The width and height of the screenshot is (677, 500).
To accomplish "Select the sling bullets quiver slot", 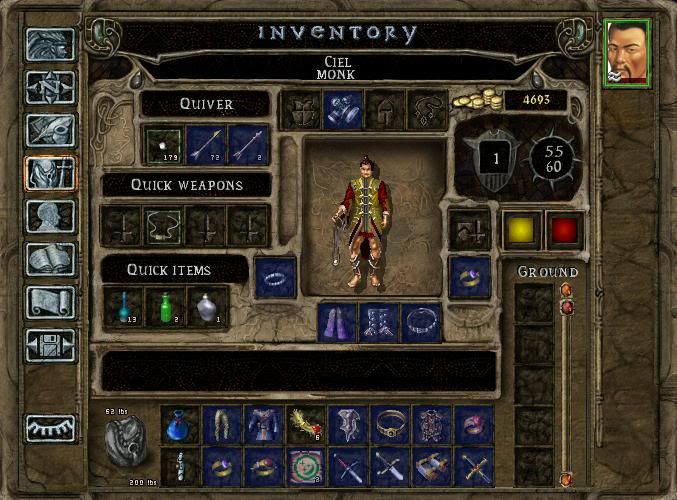I will tap(162, 144).
